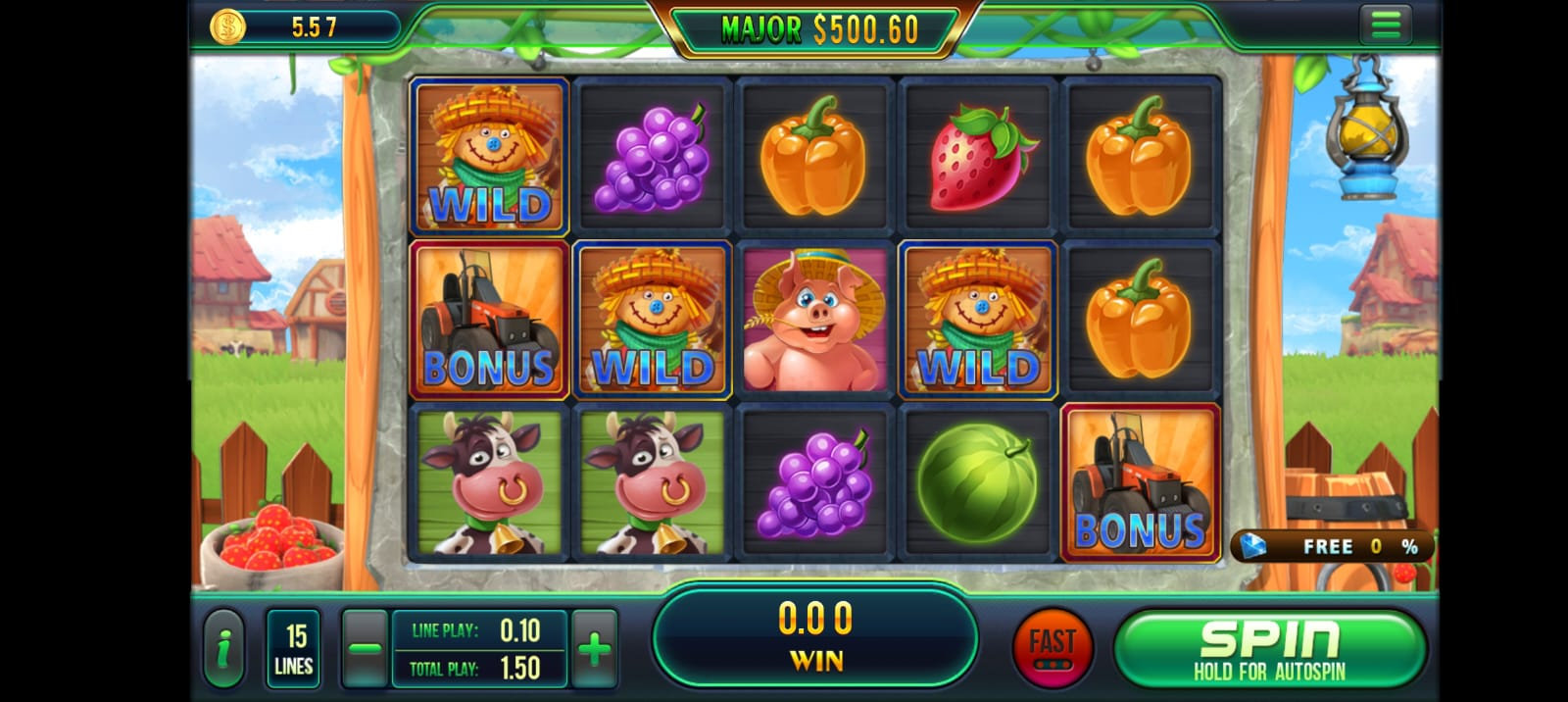Increase line play with the plus button
Image resolution: width=1568 pixels, height=702 pixels.
tap(595, 648)
